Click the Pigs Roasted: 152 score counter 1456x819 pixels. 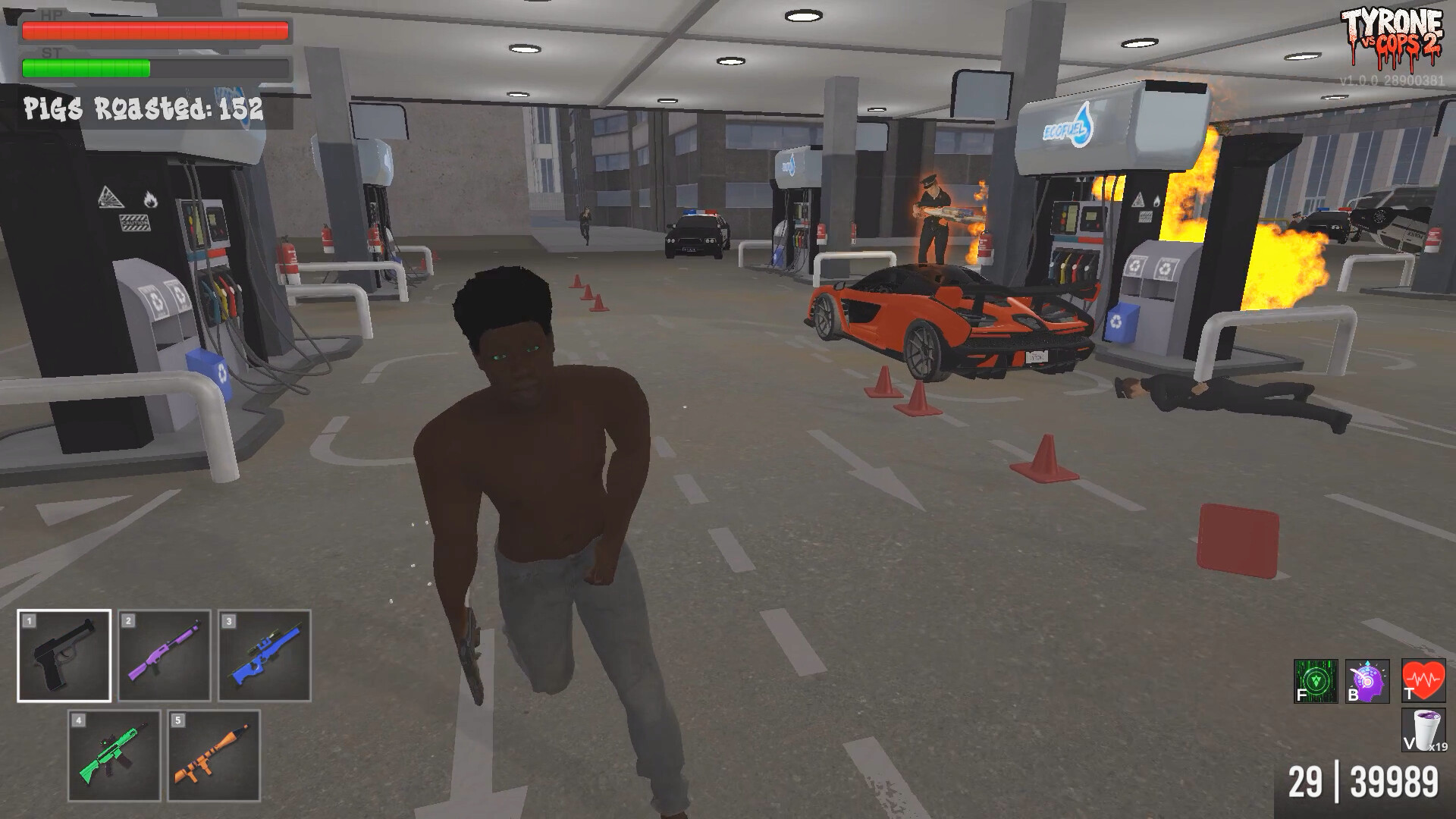point(144,108)
